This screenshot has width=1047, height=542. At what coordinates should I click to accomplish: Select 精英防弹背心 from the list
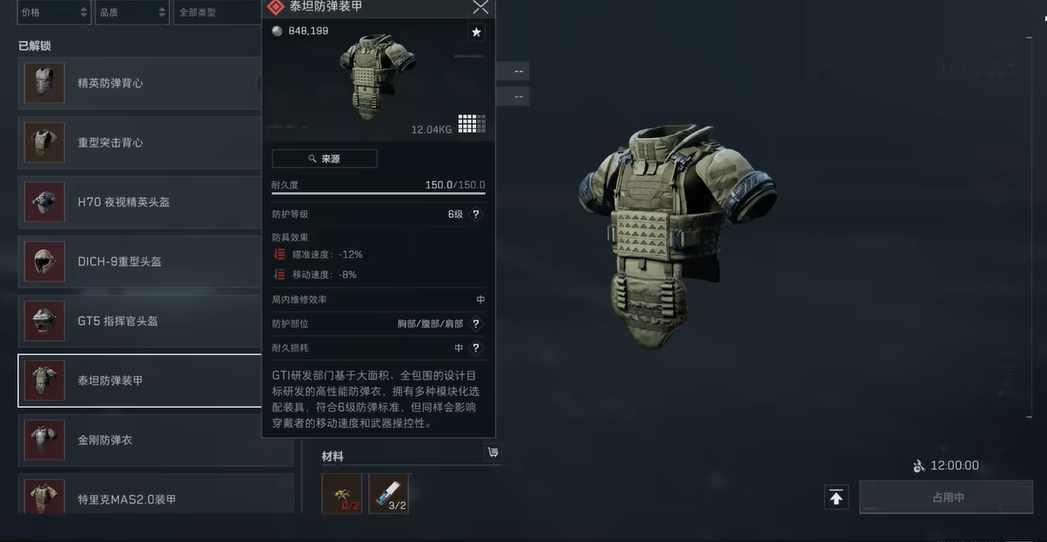140,83
